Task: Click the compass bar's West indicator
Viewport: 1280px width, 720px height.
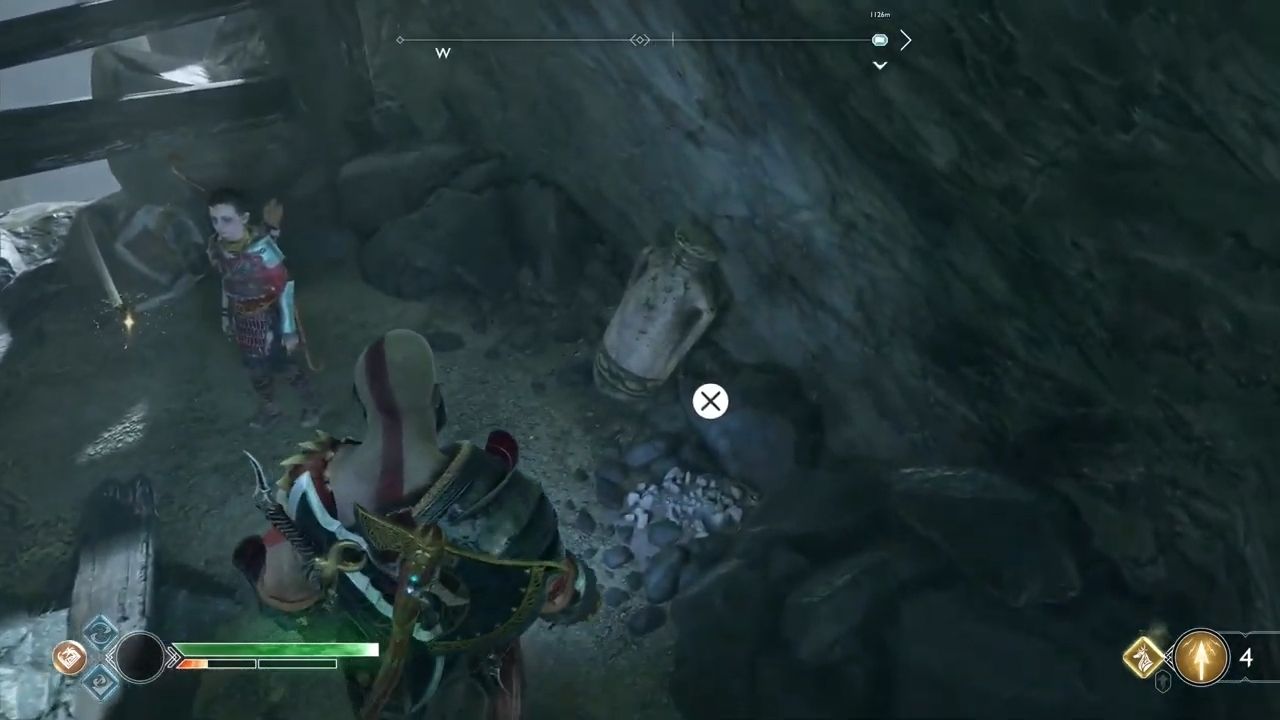Action: click(x=443, y=53)
